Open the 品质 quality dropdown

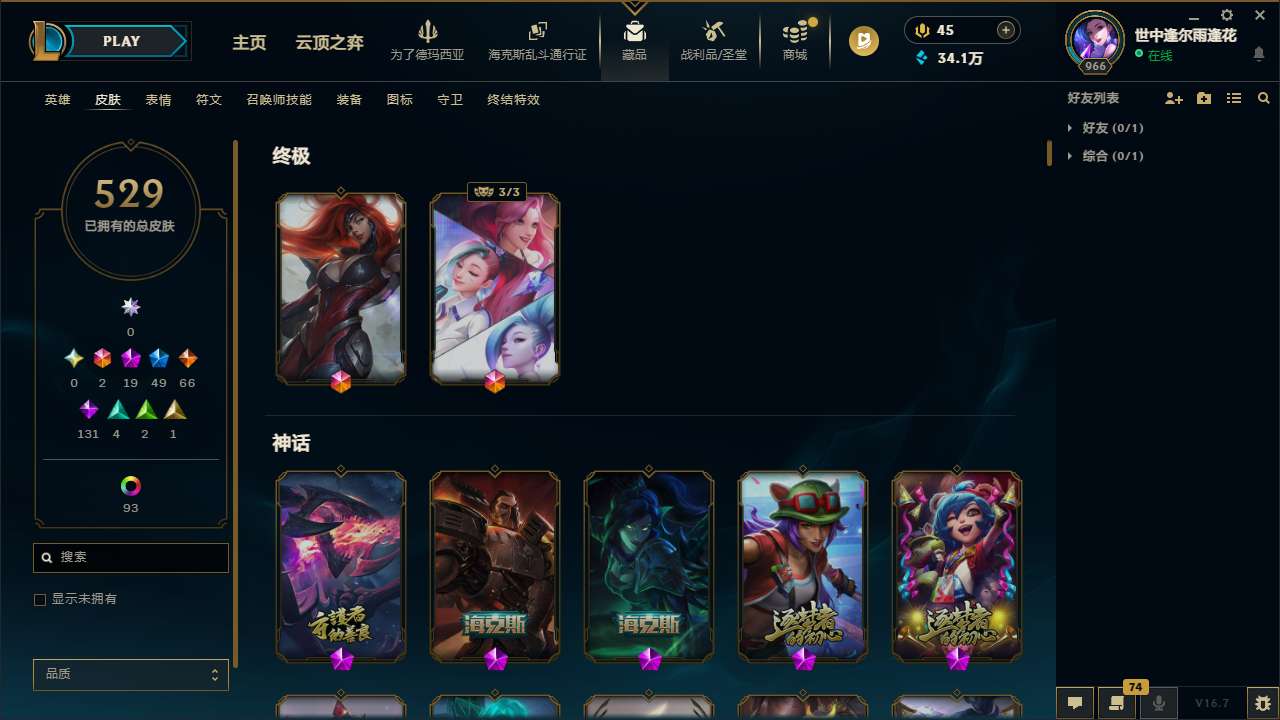tap(130, 674)
